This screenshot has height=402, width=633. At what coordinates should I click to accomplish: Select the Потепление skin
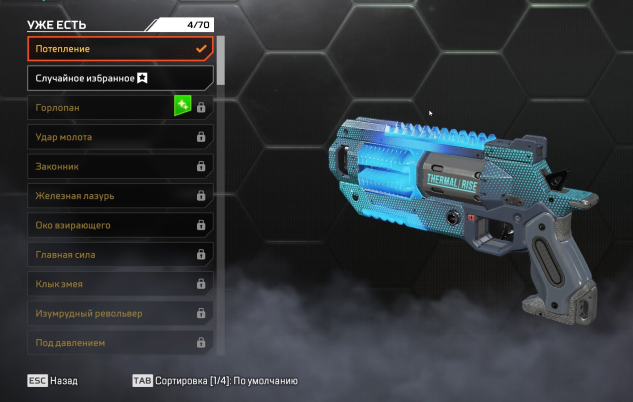[119, 48]
